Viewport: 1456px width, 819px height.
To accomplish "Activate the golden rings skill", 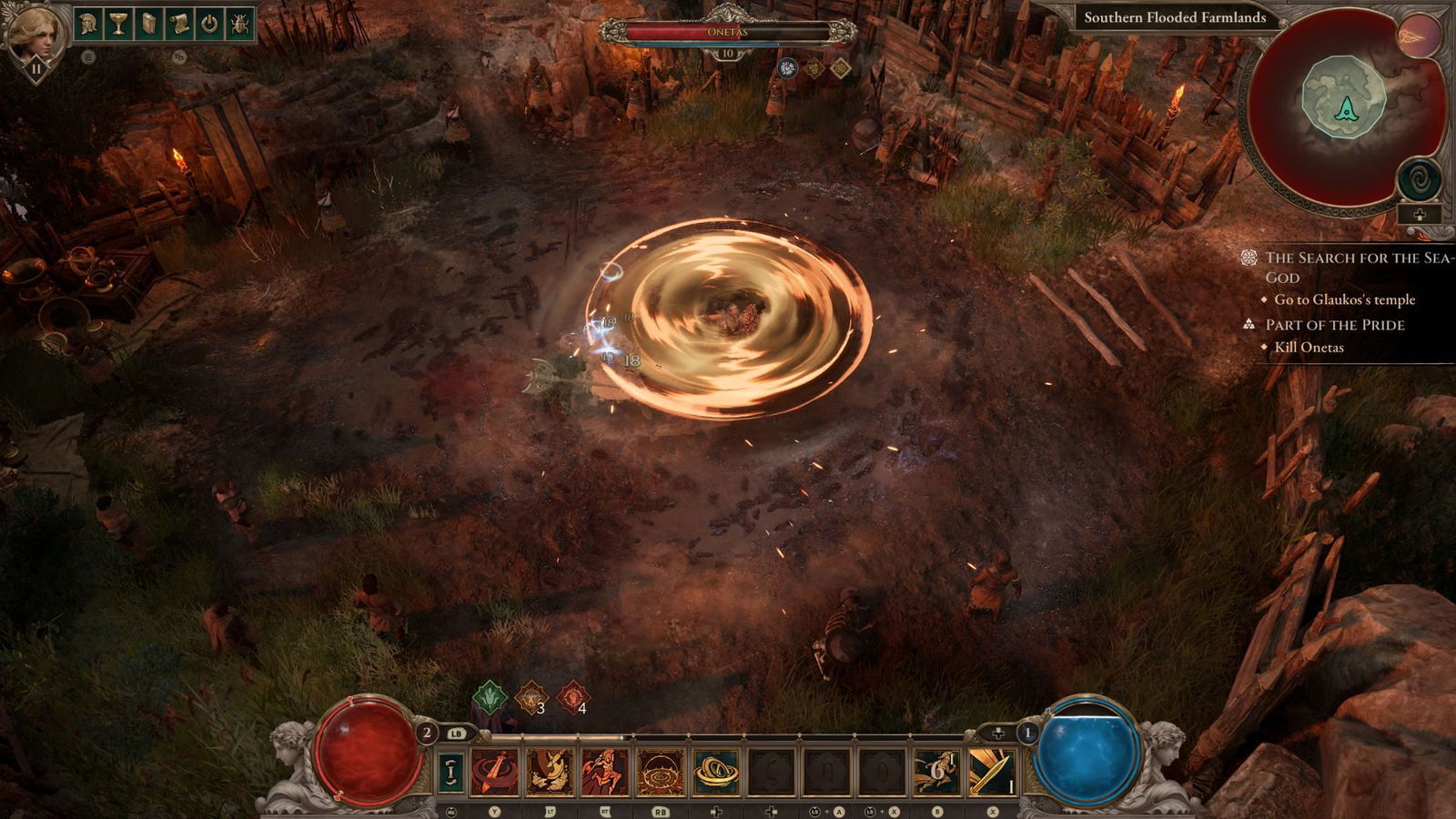I will tap(716, 772).
